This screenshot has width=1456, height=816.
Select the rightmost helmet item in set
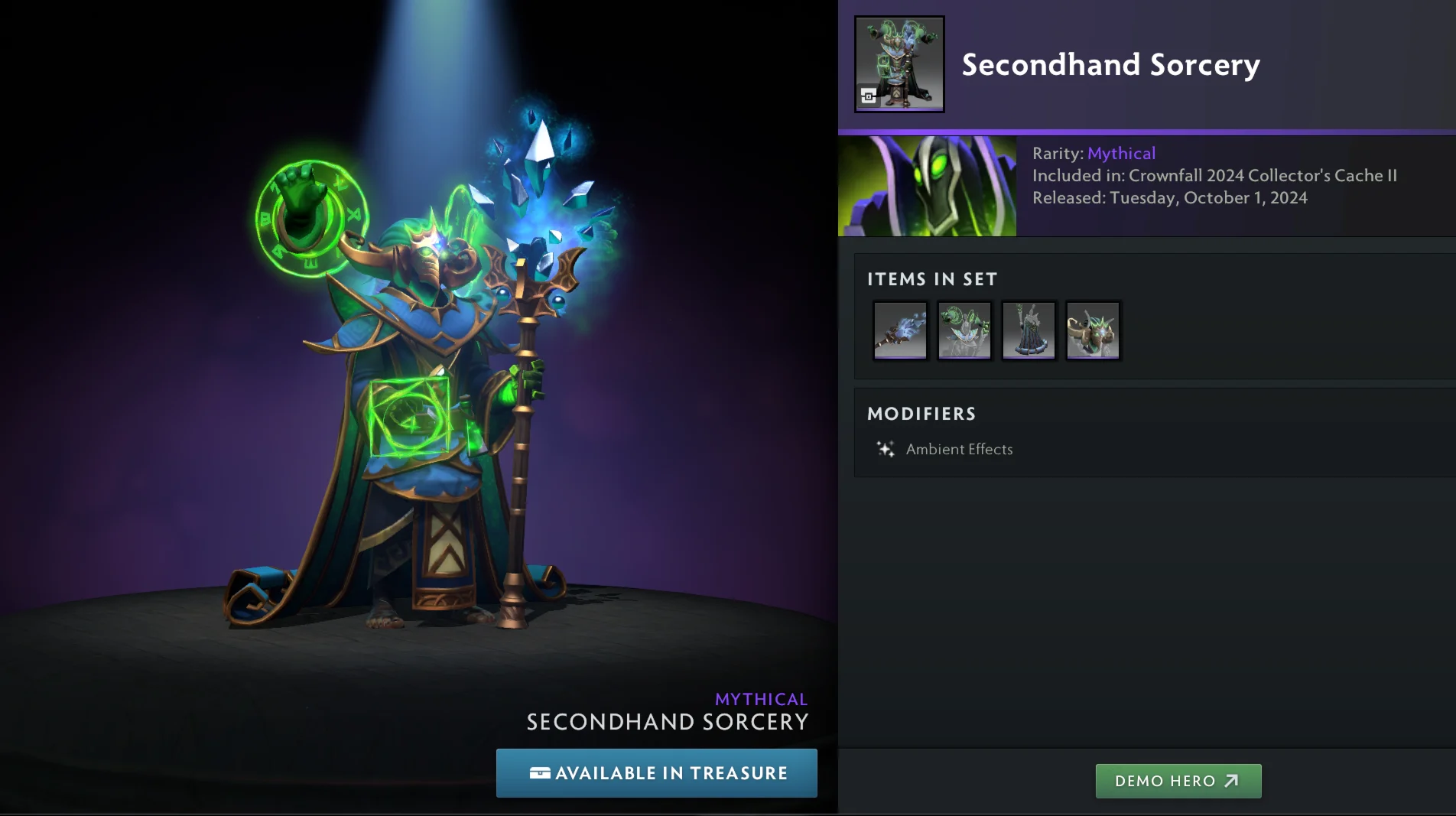(1093, 330)
